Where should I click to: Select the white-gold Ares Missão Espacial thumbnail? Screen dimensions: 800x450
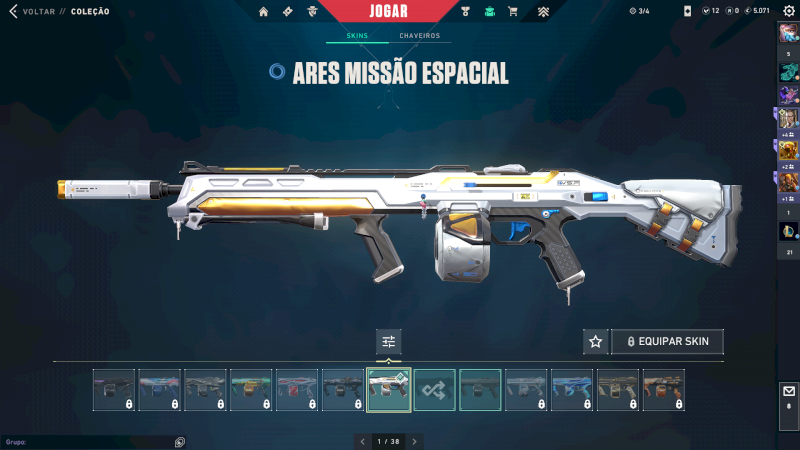(x=389, y=390)
